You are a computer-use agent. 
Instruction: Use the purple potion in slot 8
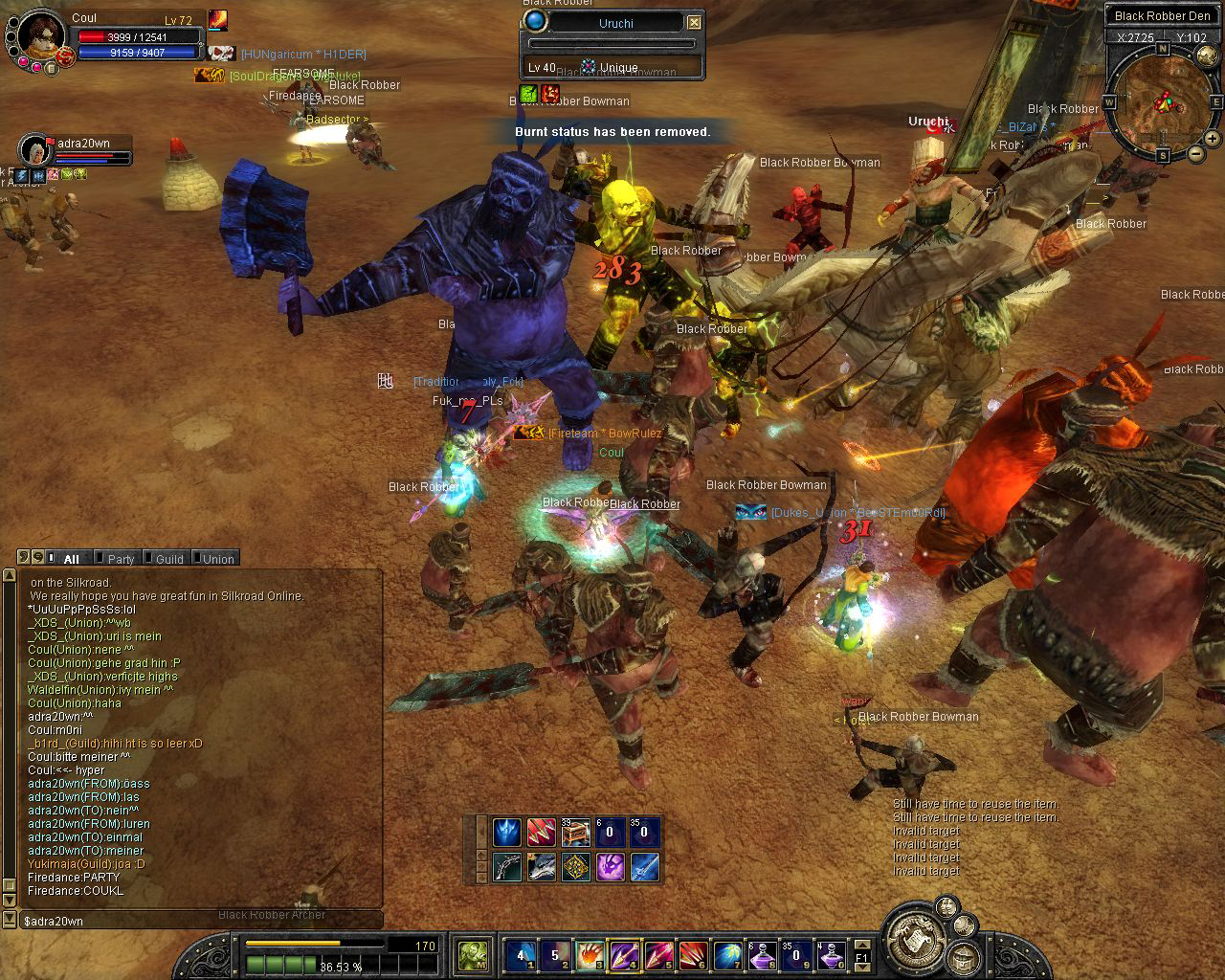762,954
